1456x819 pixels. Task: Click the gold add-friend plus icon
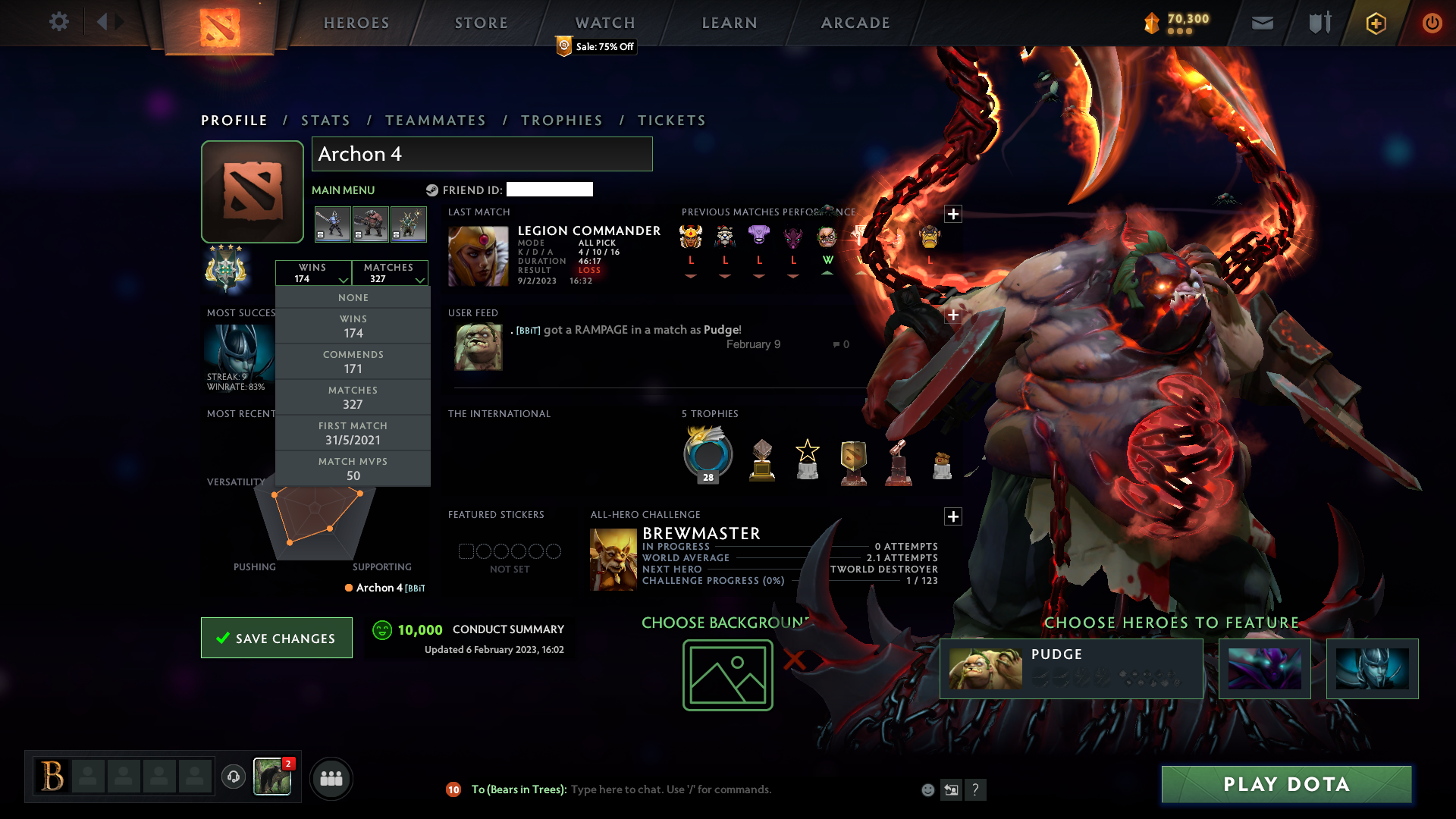[x=1375, y=23]
